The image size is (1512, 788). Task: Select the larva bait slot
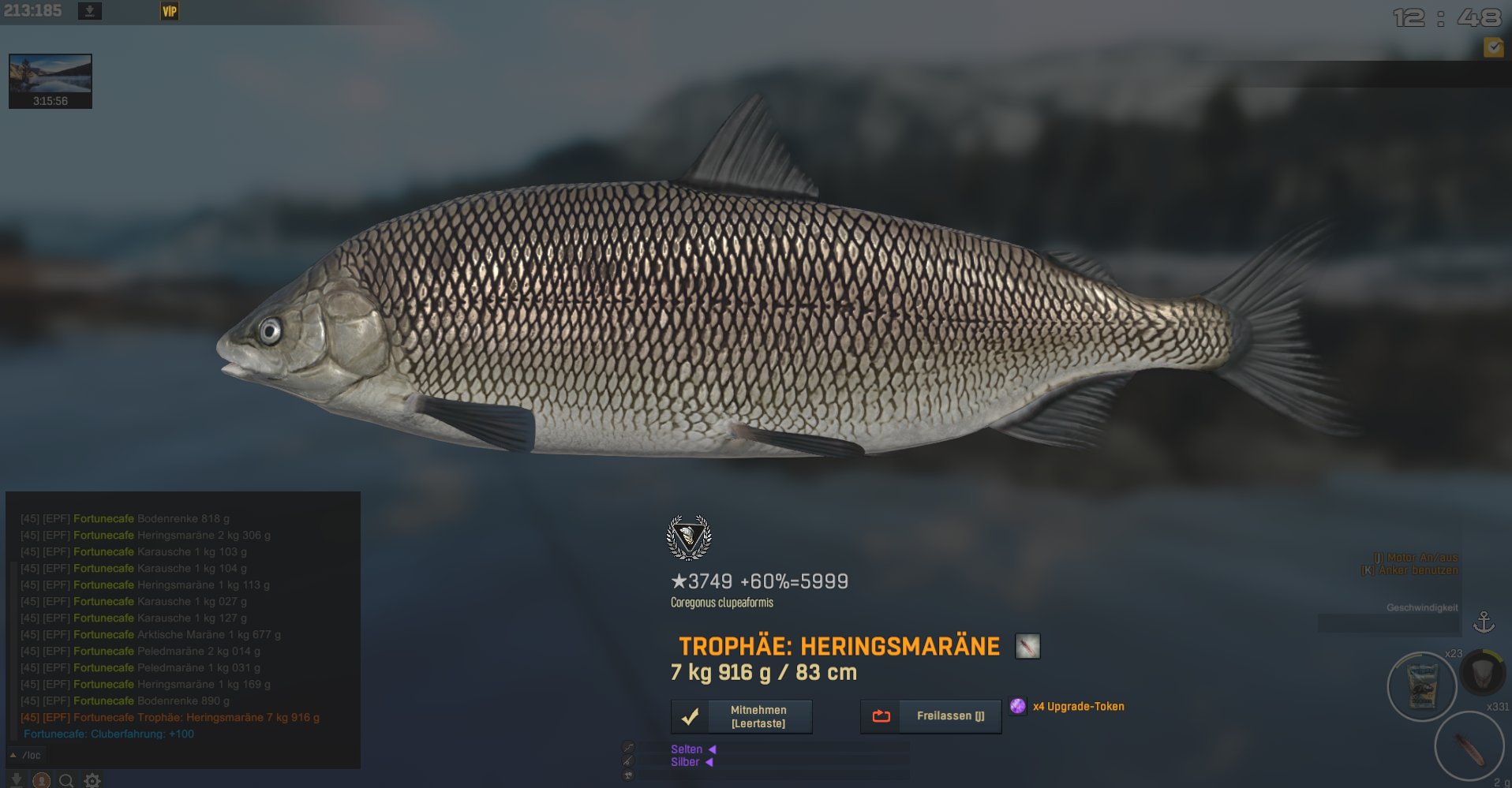(1469, 745)
